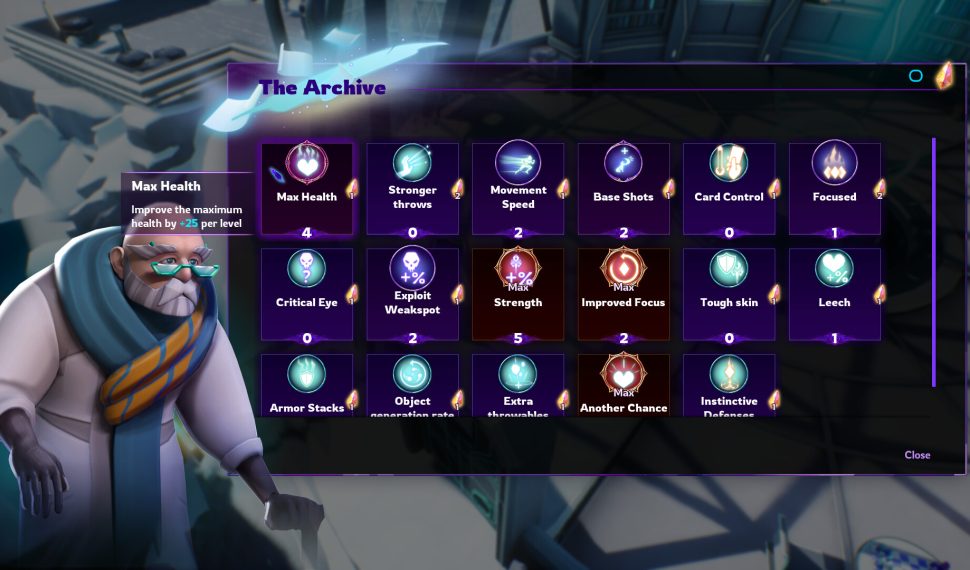Select the Leech upgrade

pyautogui.click(x=834, y=294)
